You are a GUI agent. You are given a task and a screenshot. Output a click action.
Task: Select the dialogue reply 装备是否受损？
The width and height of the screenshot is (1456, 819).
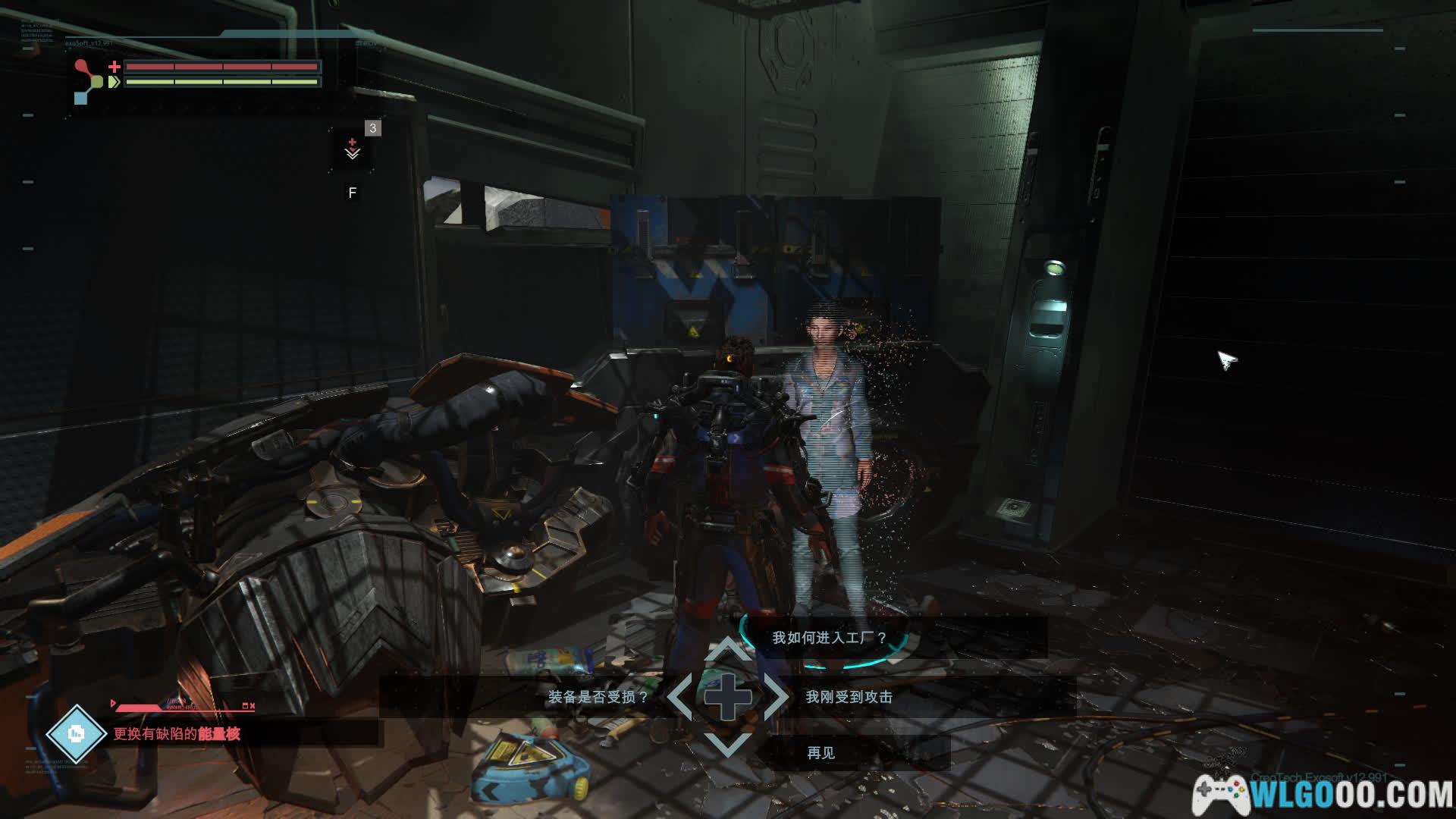click(598, 697)
